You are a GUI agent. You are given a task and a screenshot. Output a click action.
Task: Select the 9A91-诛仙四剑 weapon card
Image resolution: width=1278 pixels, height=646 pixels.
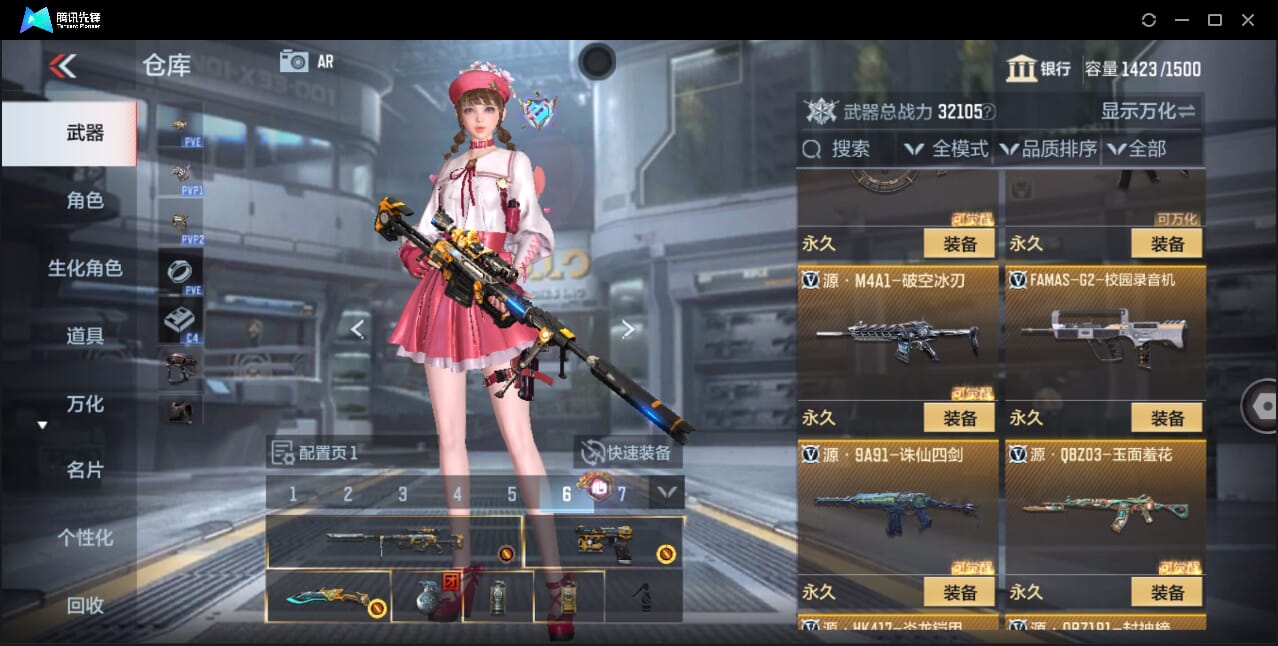(x=897, y=500)
